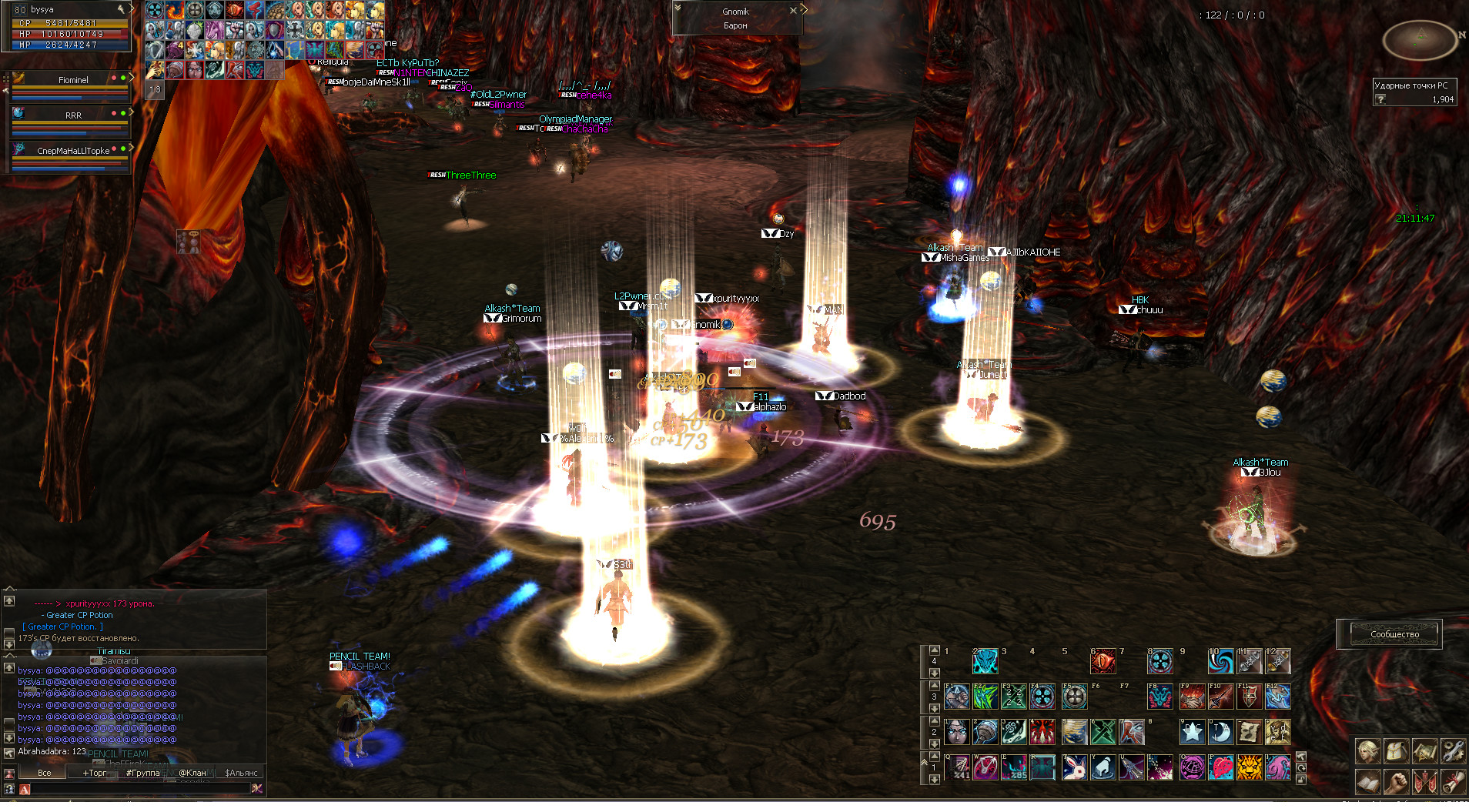Open system settings wrench-and-gear icon
The image size is (1469, 812).
1453,750
